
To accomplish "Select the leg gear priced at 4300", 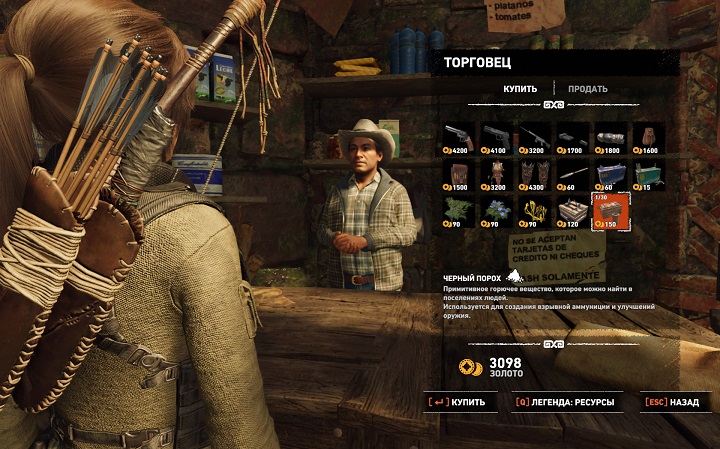I will [x=536, y=174].
